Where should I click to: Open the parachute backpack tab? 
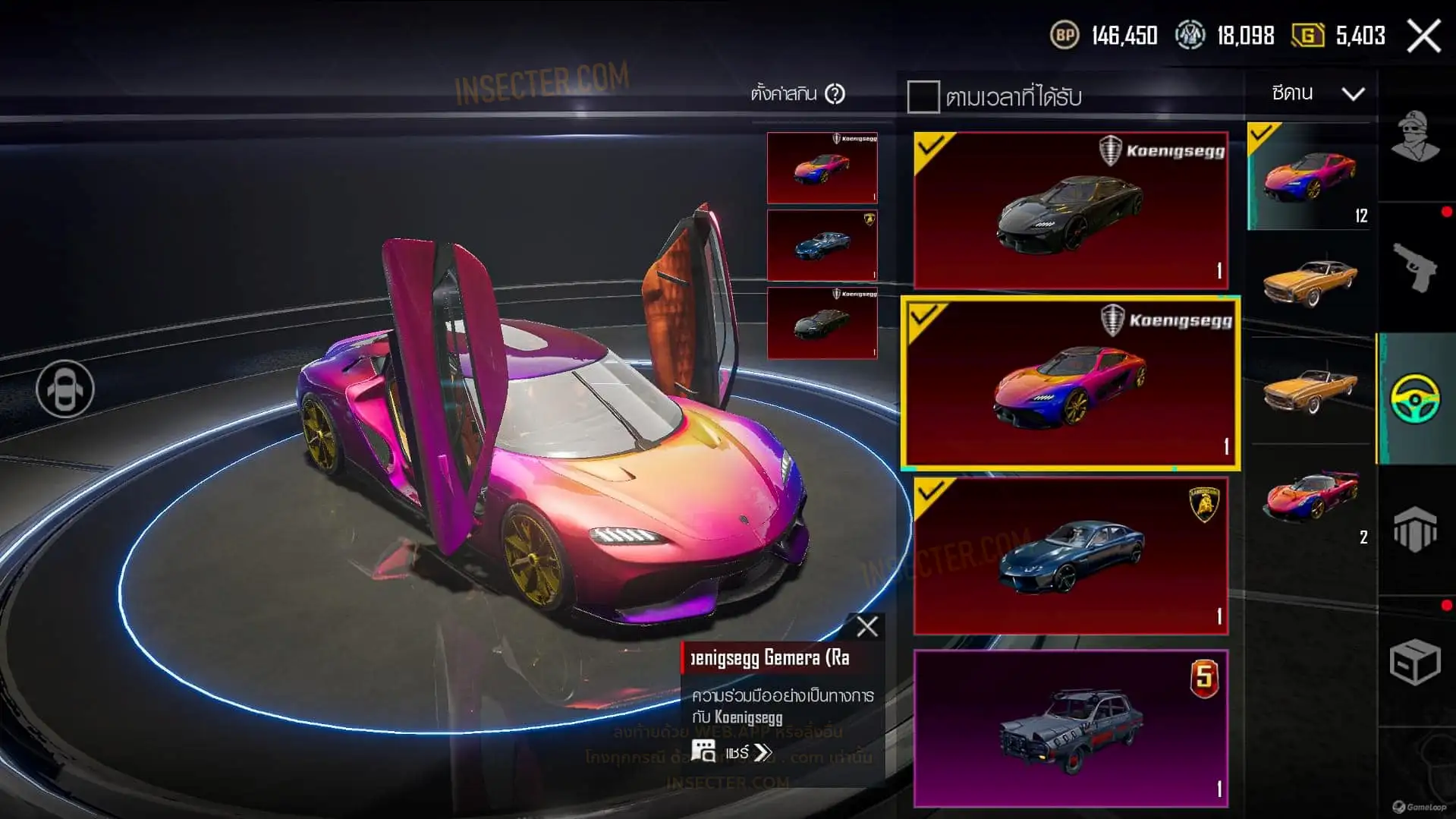[x=1416, y=529]
